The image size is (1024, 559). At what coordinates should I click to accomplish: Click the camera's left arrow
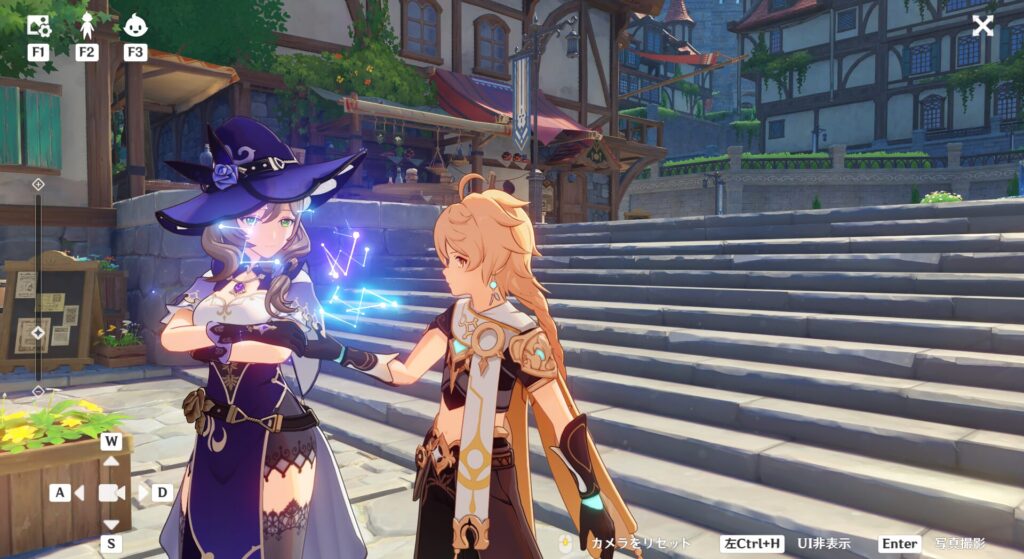coord(78,493)
